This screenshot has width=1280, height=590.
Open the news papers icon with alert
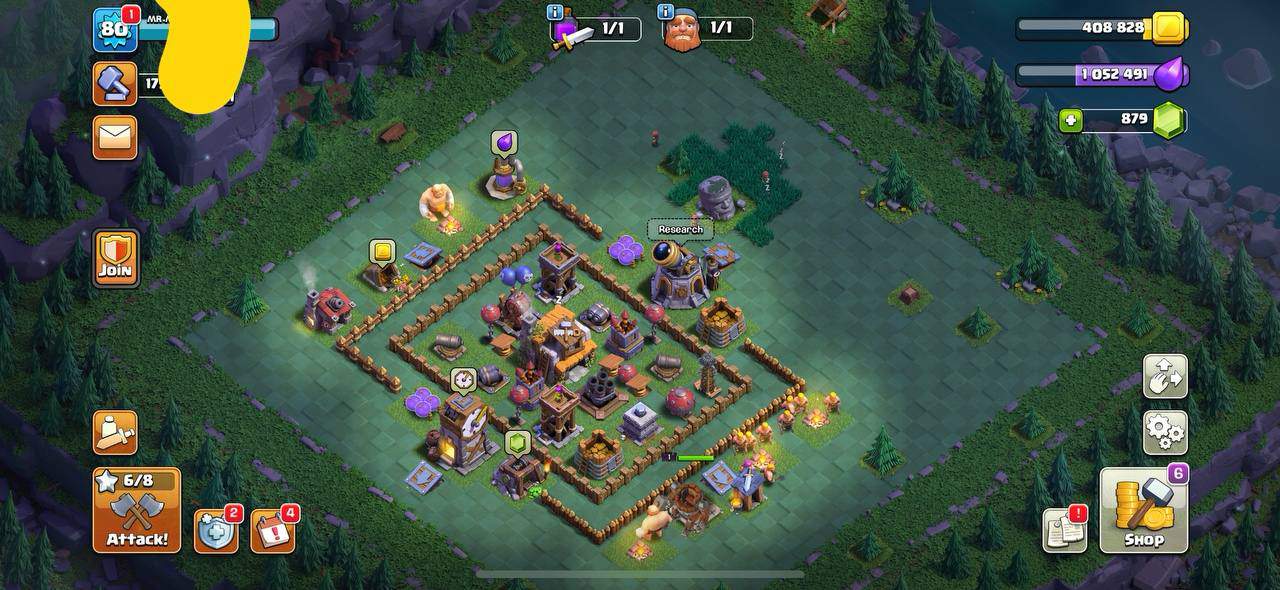click(x=1064, y=530)
